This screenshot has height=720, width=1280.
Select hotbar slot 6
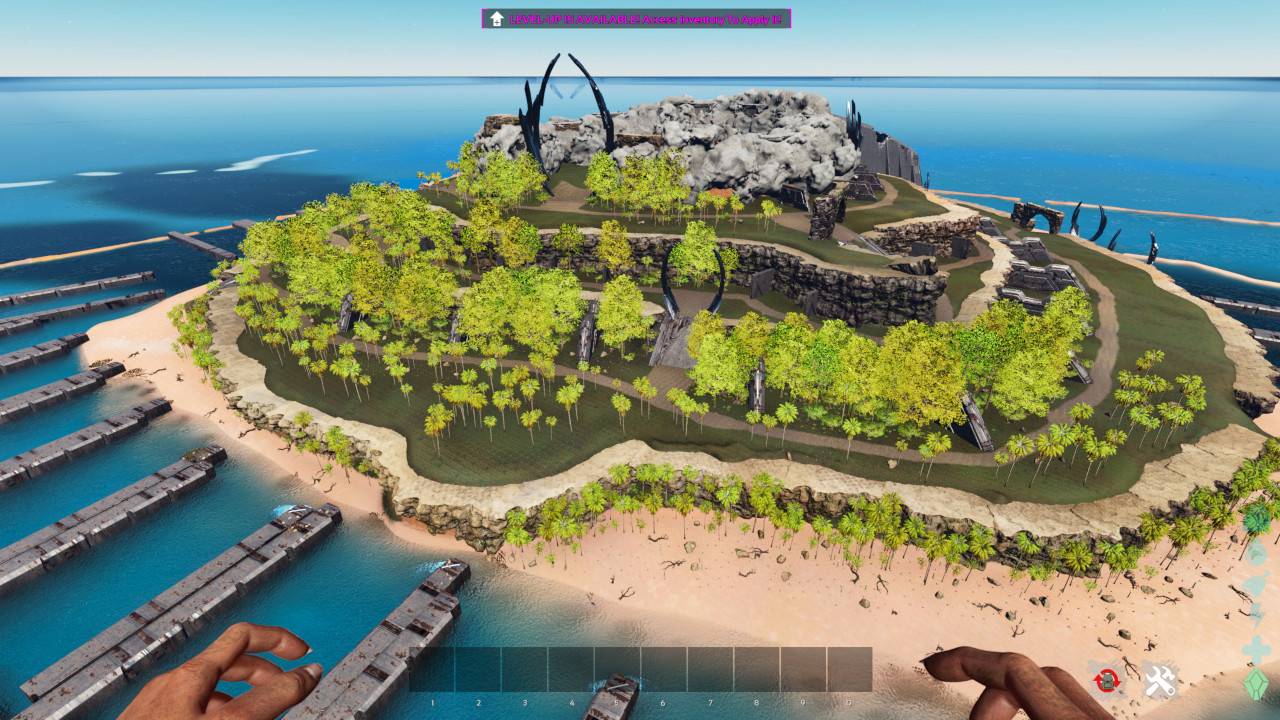point(662,668)
